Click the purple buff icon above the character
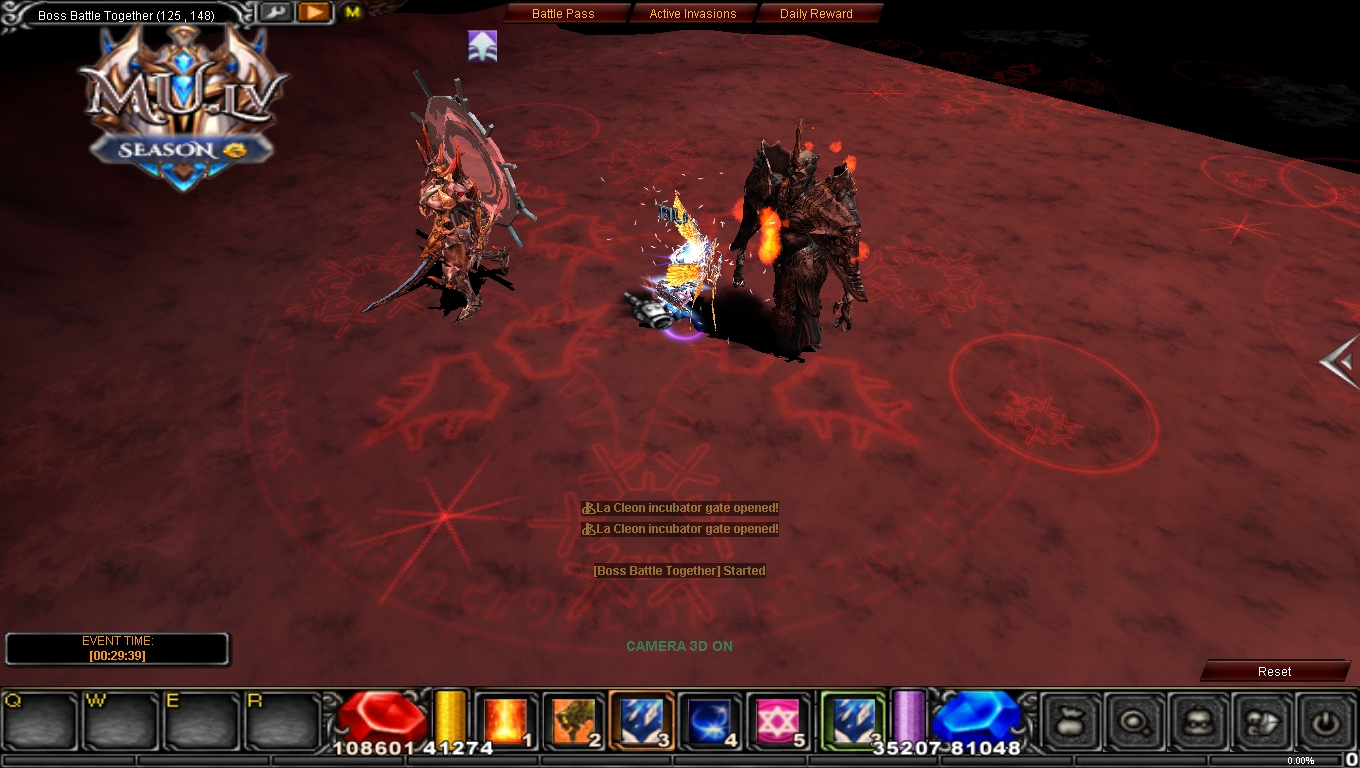1360x768 pixels. pyautogui.click(x=482, y=45)
